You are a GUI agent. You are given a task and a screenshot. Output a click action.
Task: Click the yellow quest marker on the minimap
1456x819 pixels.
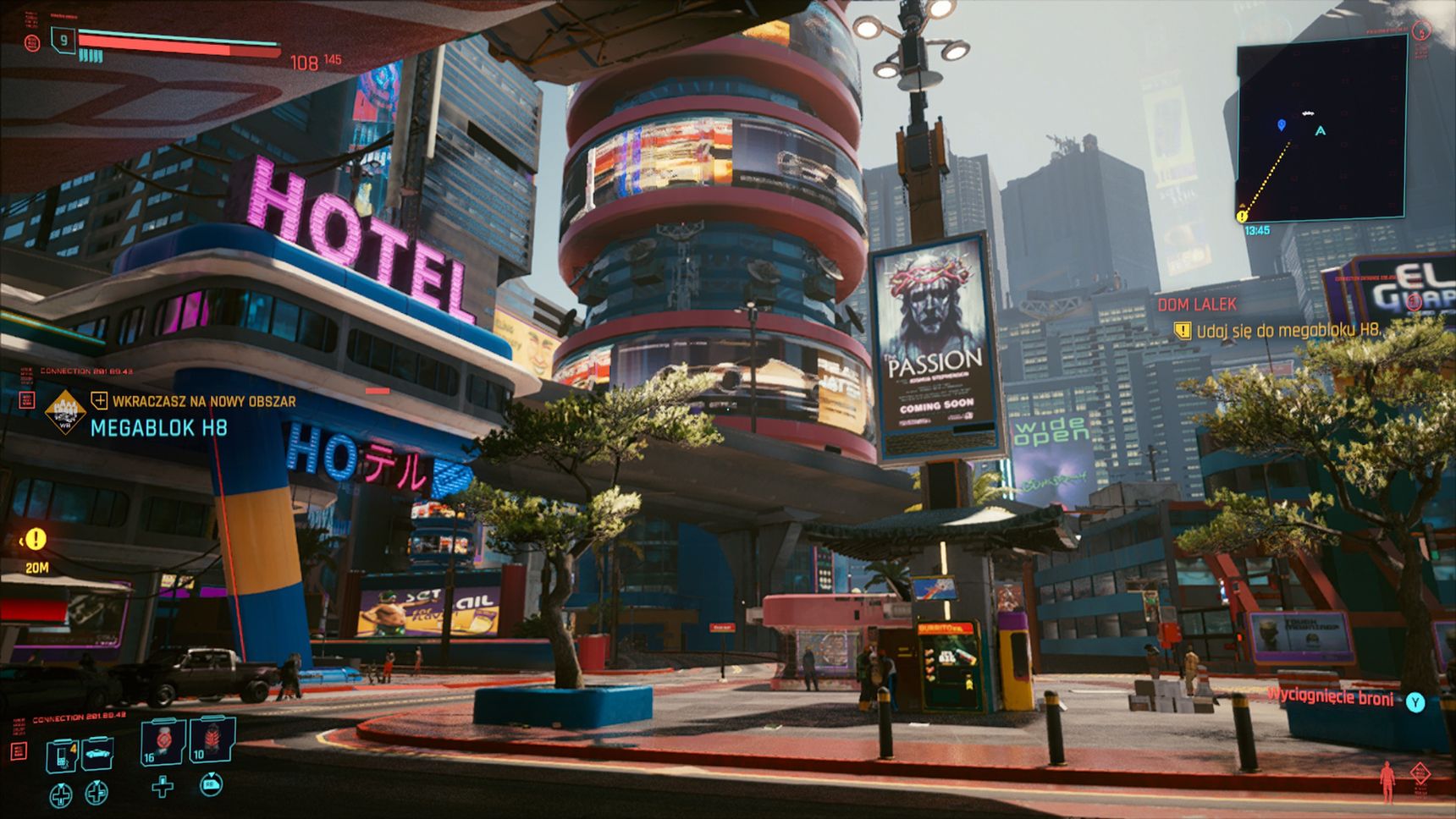[1242, 216]
